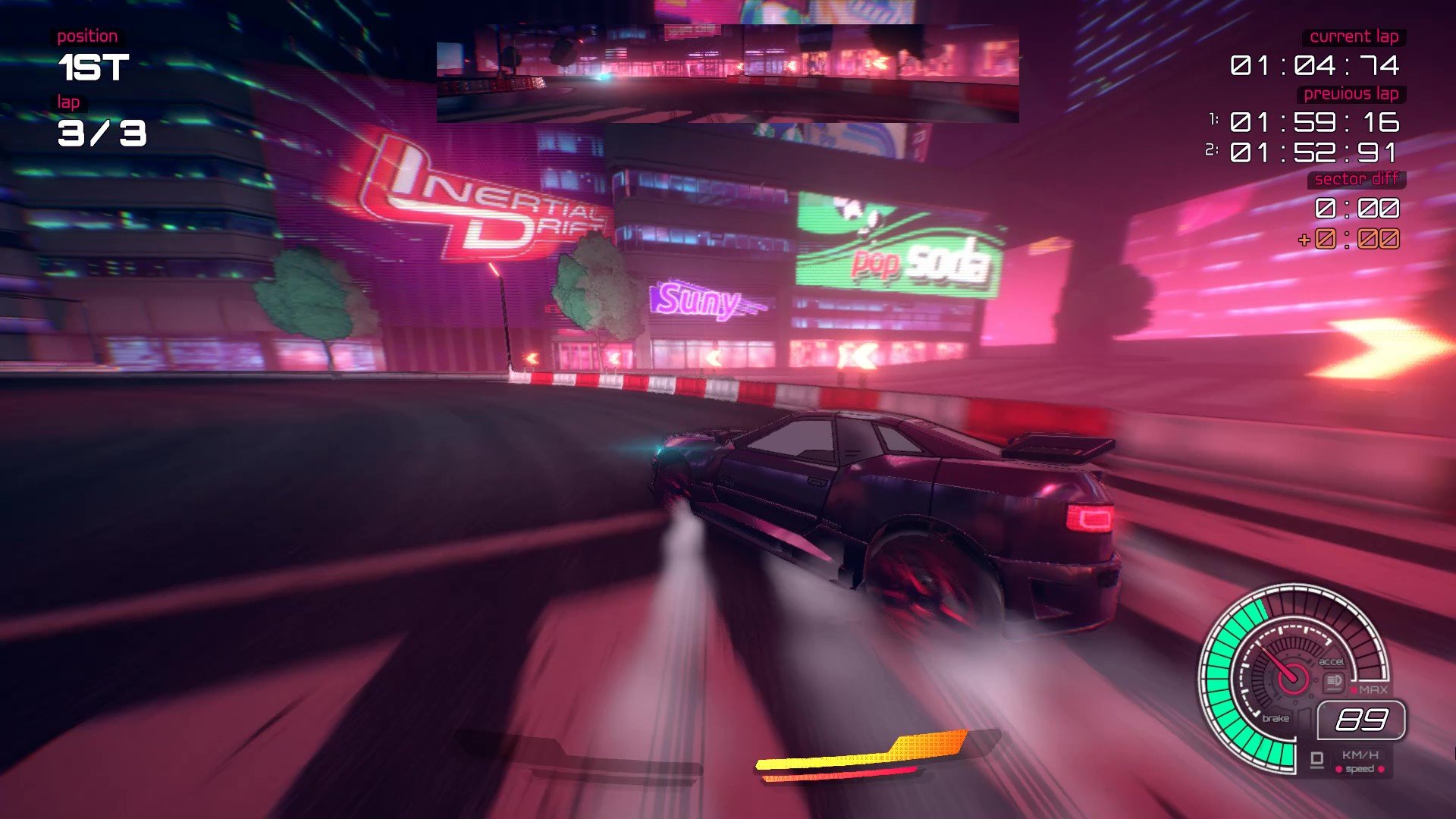Click the speed dot indicator beside KM/H
The image size is (1456, 819).
[1338, 769]
